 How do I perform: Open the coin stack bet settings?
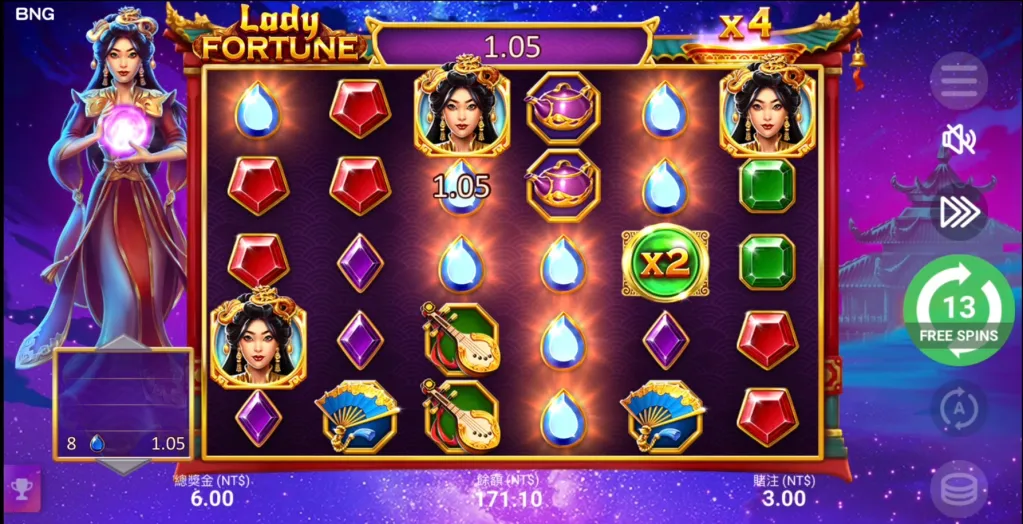[959, 489]
